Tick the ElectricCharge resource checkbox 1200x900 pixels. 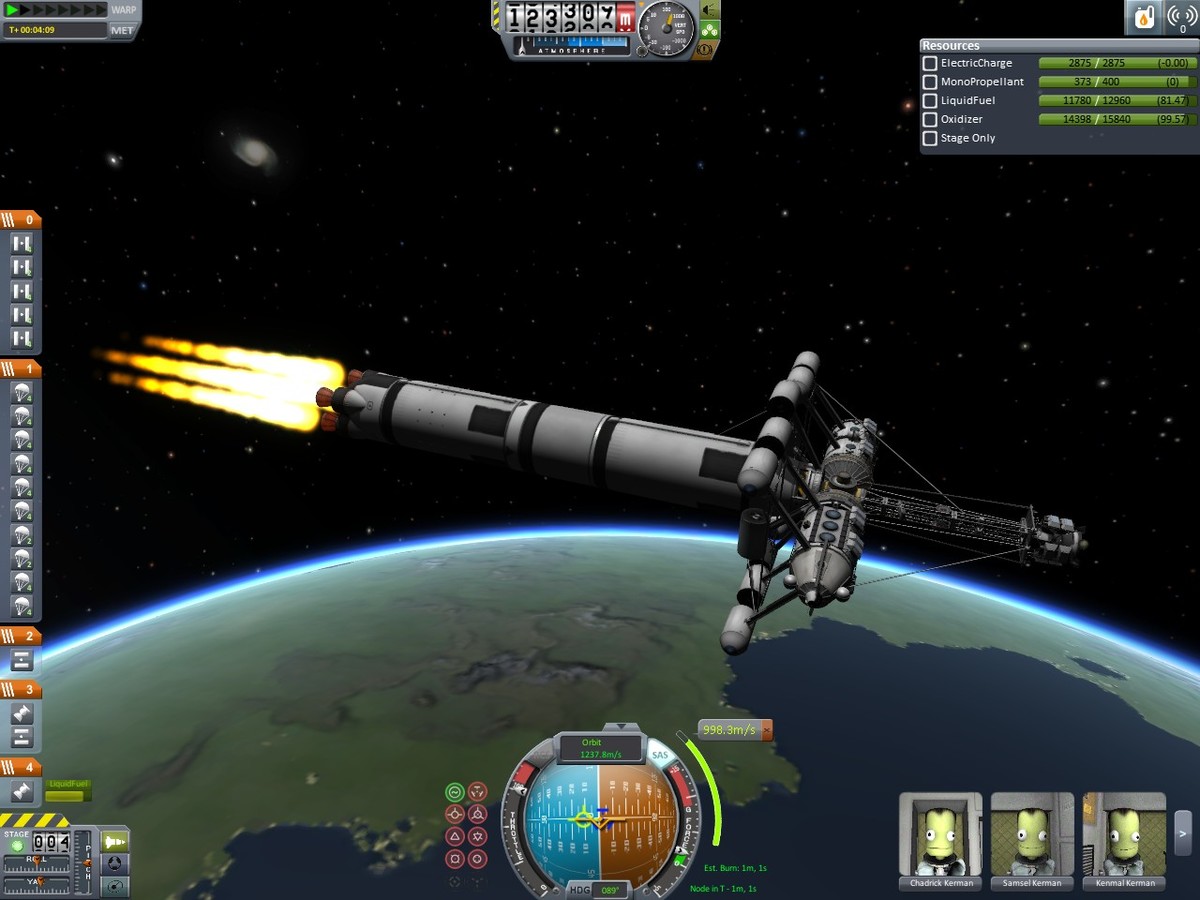[x=930, y=63]
